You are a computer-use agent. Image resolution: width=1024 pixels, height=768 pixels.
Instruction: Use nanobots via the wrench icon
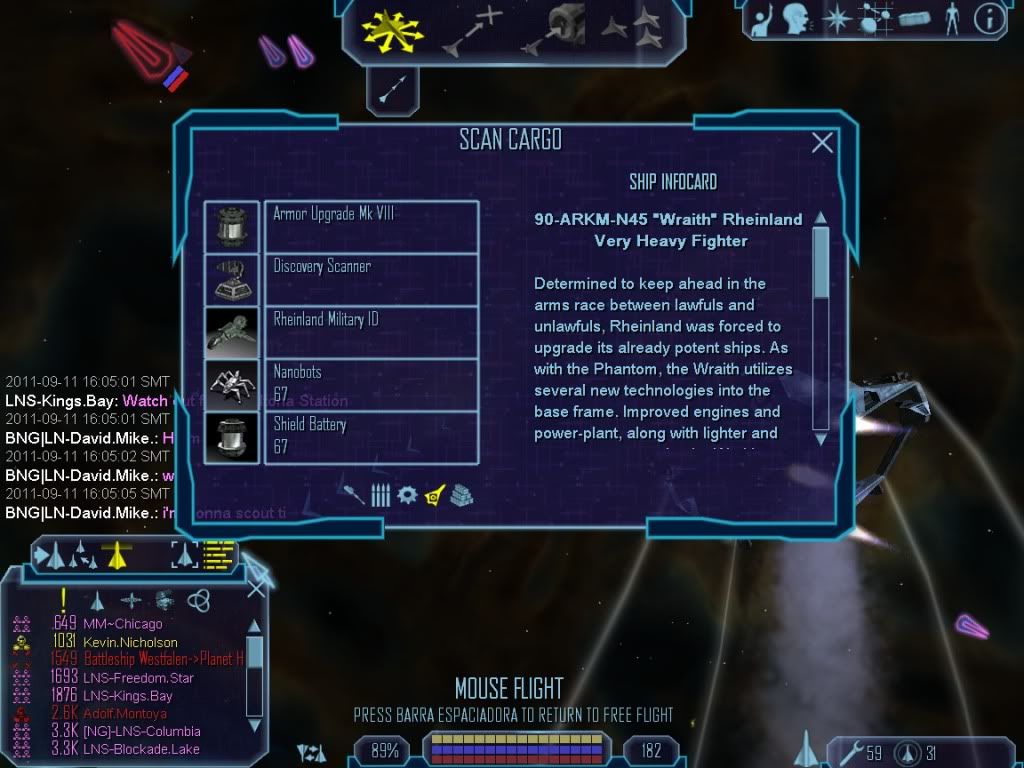click(x=848, y=751)
